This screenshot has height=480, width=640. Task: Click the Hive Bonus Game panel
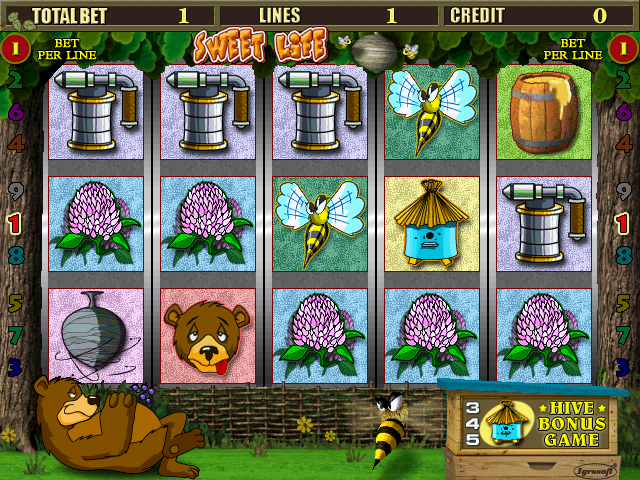(536, 423)
